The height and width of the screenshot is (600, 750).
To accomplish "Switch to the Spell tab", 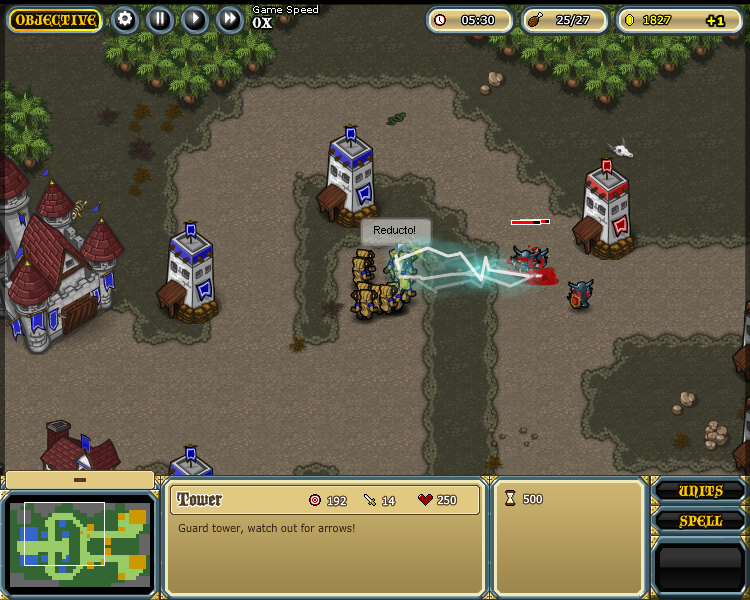I will pos(700,521).
